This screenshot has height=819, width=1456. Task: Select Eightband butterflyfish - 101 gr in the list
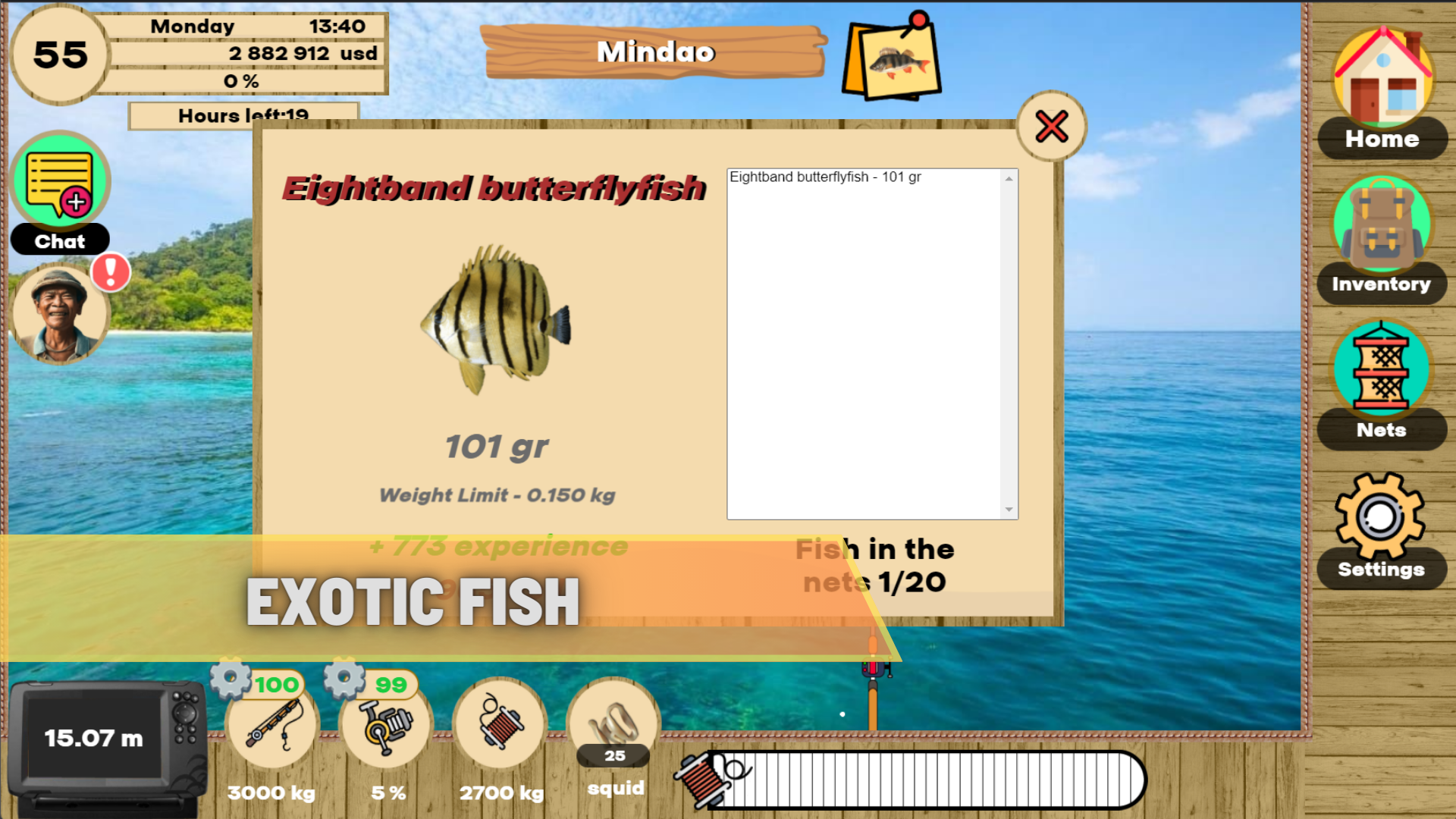click(x=825, y=177)
